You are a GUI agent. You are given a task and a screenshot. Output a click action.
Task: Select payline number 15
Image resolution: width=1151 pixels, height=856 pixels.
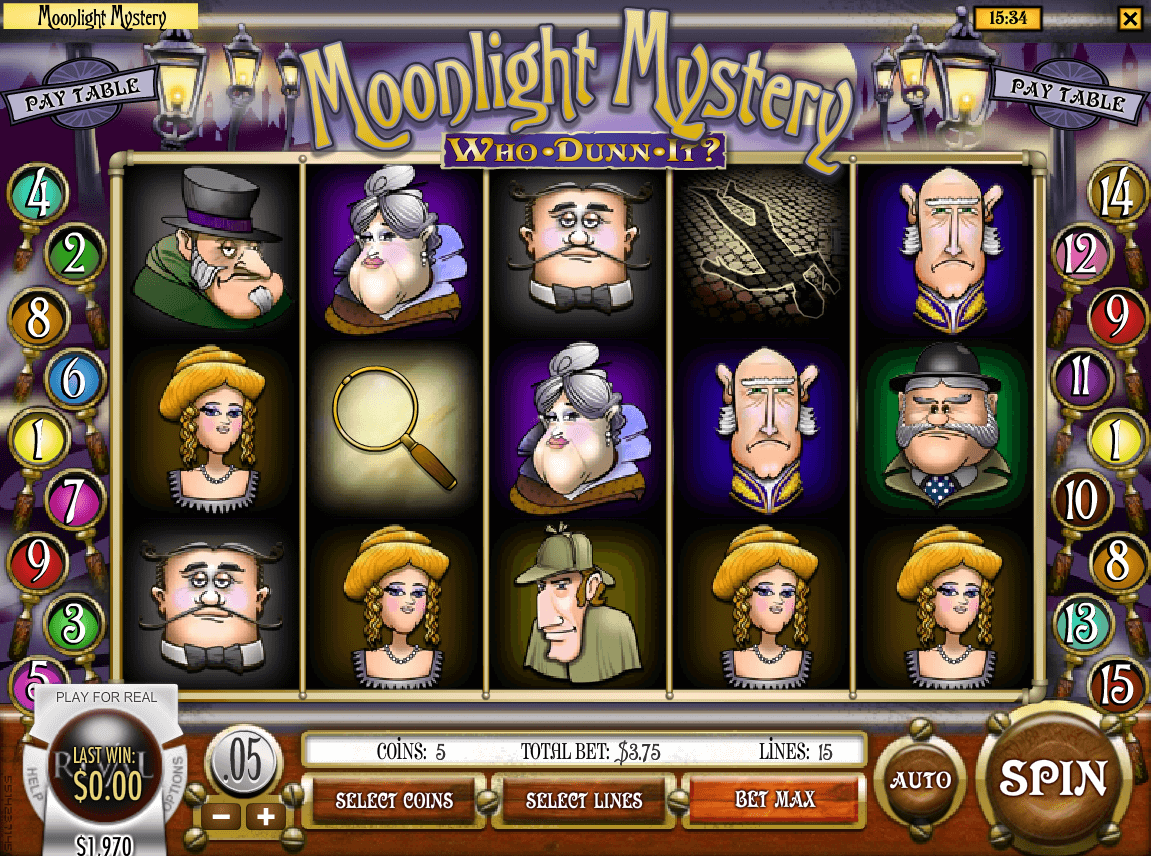(x=1116, y=686)
